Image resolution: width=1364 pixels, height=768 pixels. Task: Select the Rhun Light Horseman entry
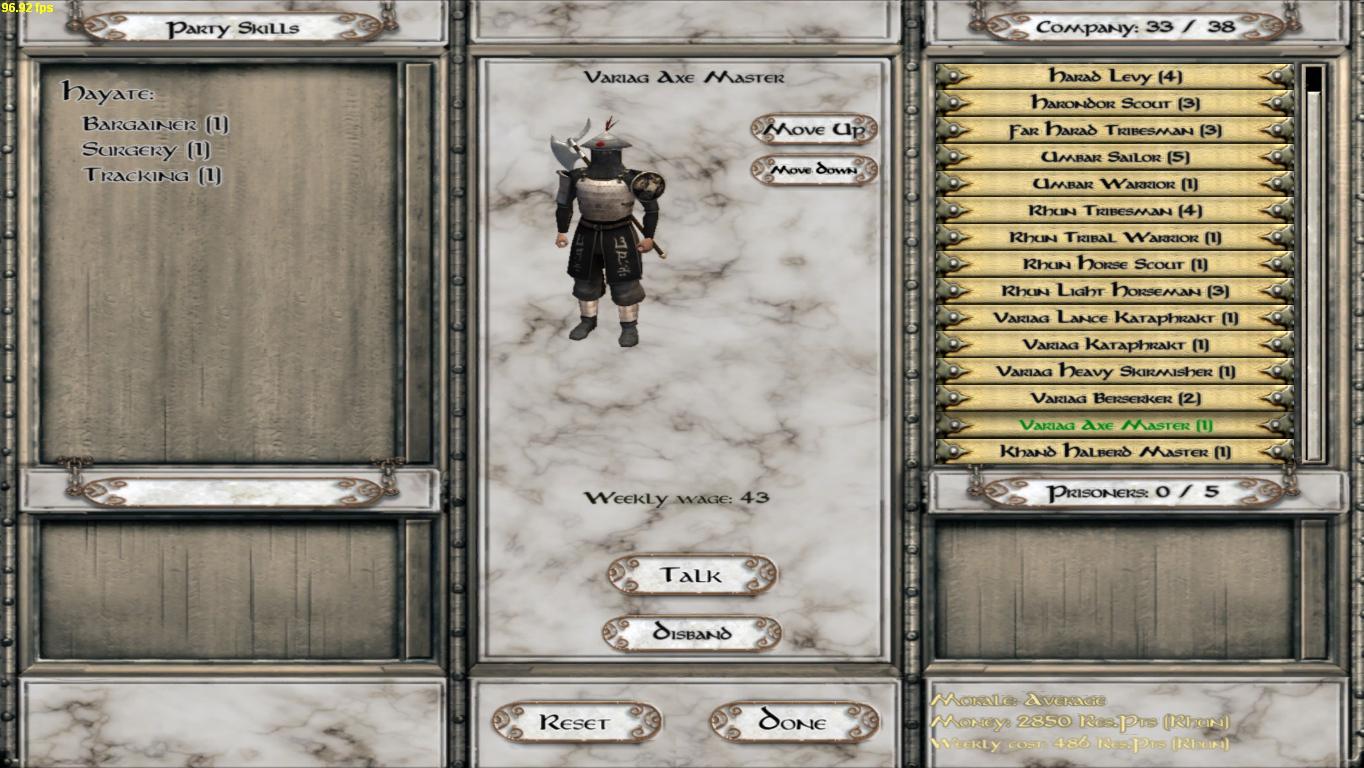tap(1115, 291)
